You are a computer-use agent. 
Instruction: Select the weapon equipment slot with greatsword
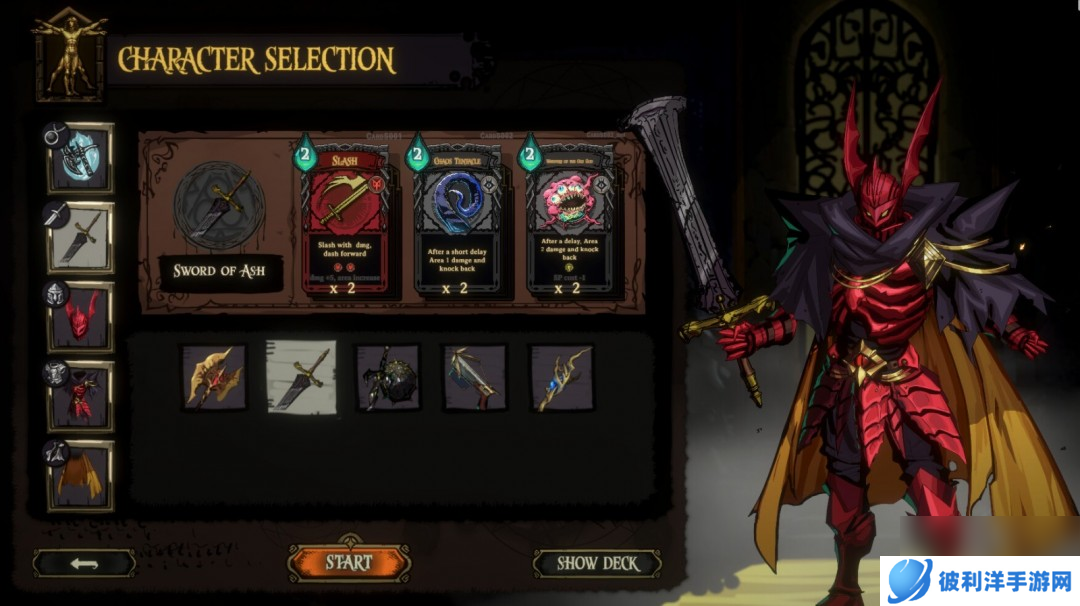(80, 237)
